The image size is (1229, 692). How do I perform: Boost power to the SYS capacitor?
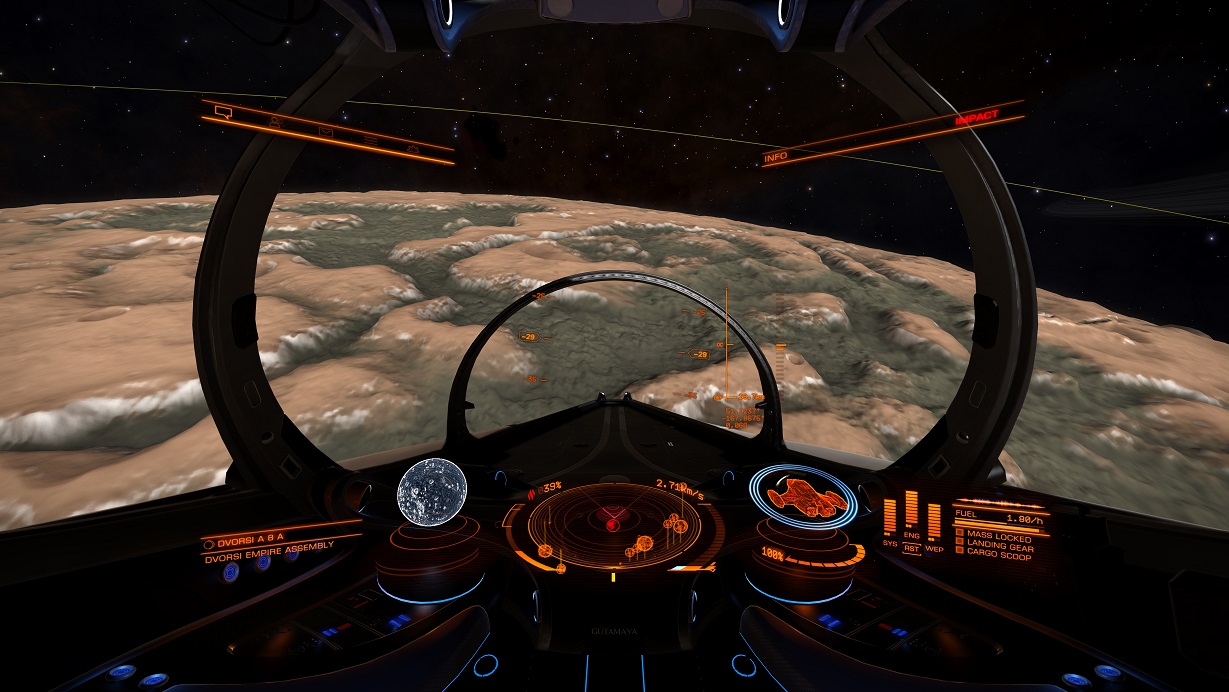click(889, 542)
